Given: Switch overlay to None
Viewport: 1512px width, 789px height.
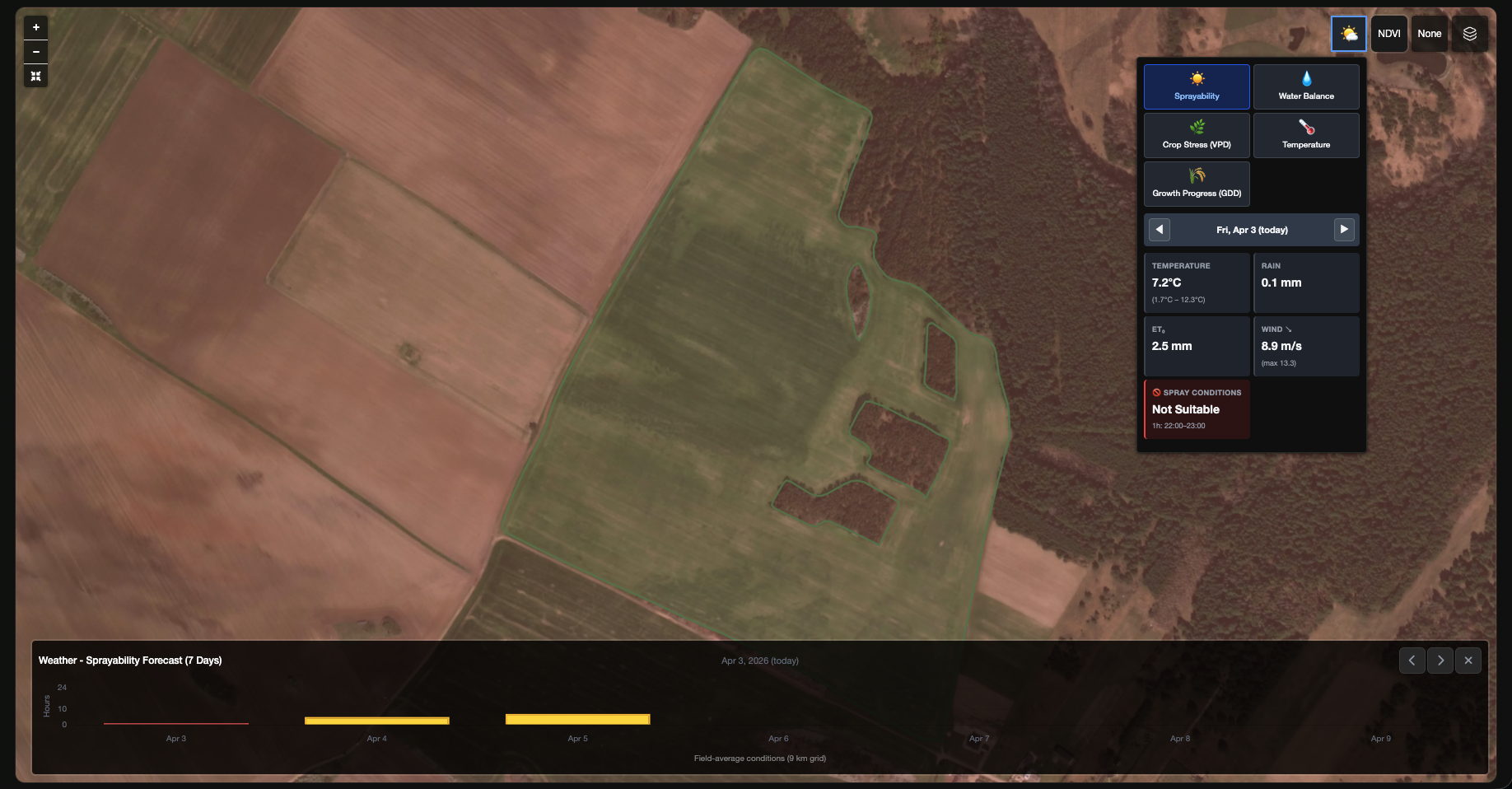Looking at the screenshot, I should (x=1429, y=33).
